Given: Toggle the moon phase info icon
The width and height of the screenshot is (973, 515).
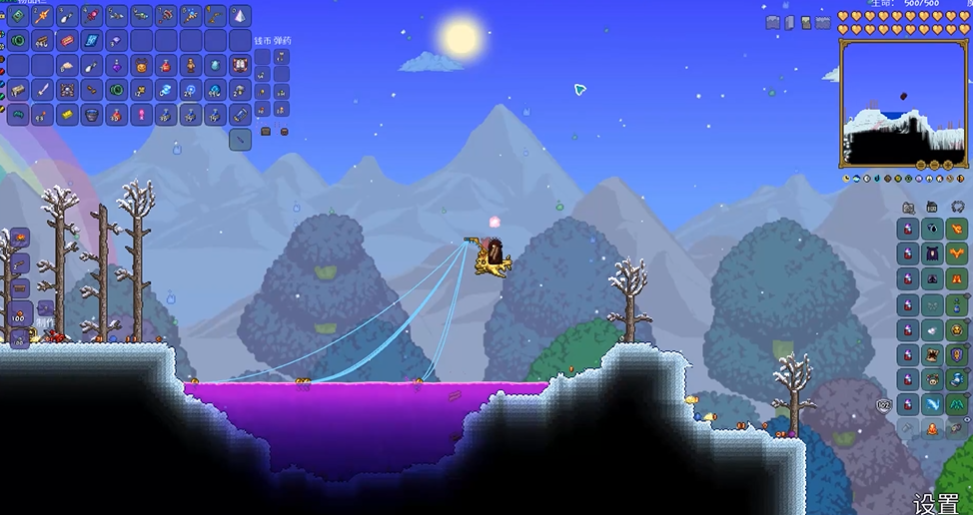Looking at the screenshot, I should [x=847, y=178].
